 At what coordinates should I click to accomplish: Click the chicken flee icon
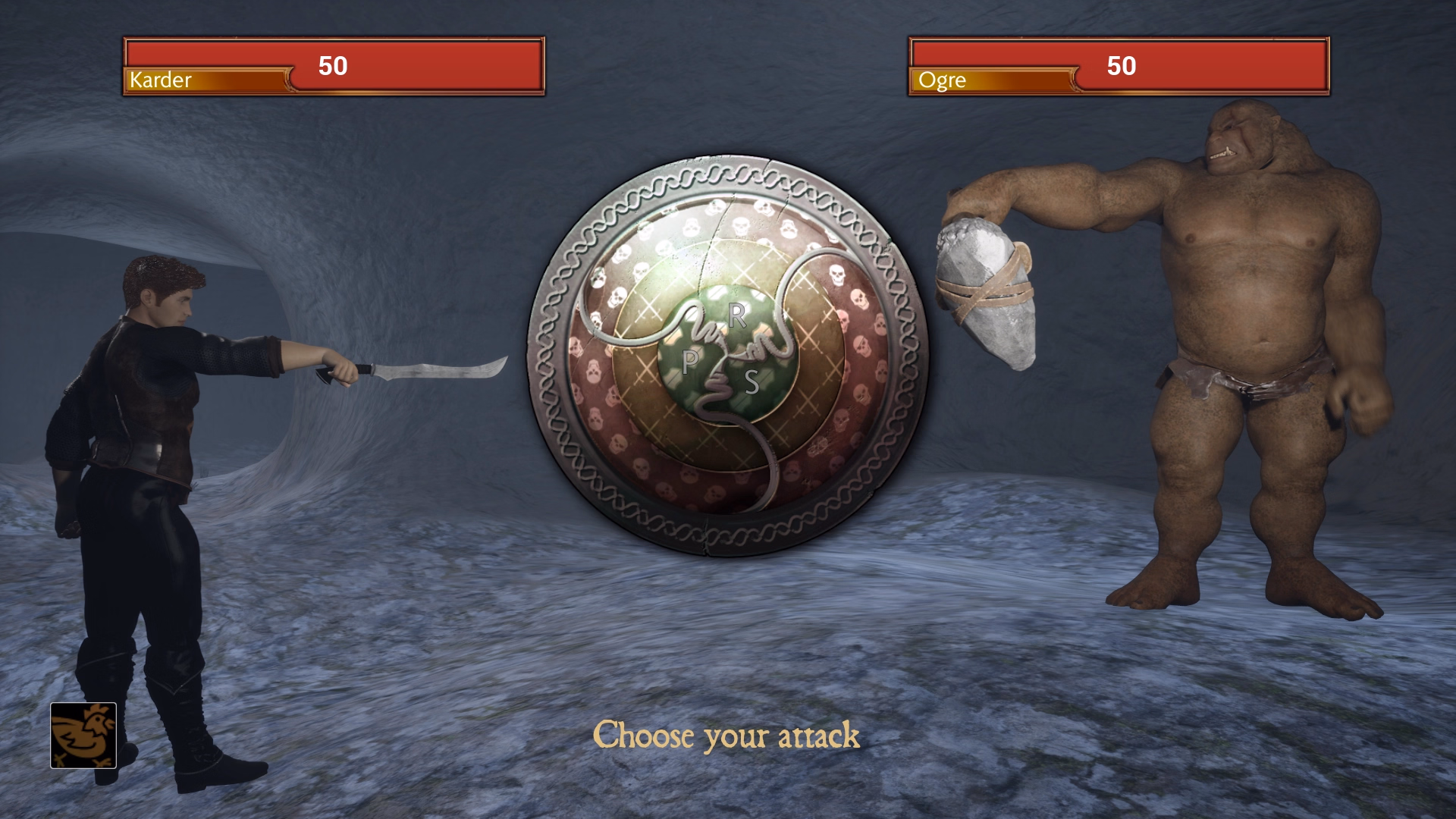[83, 735]
